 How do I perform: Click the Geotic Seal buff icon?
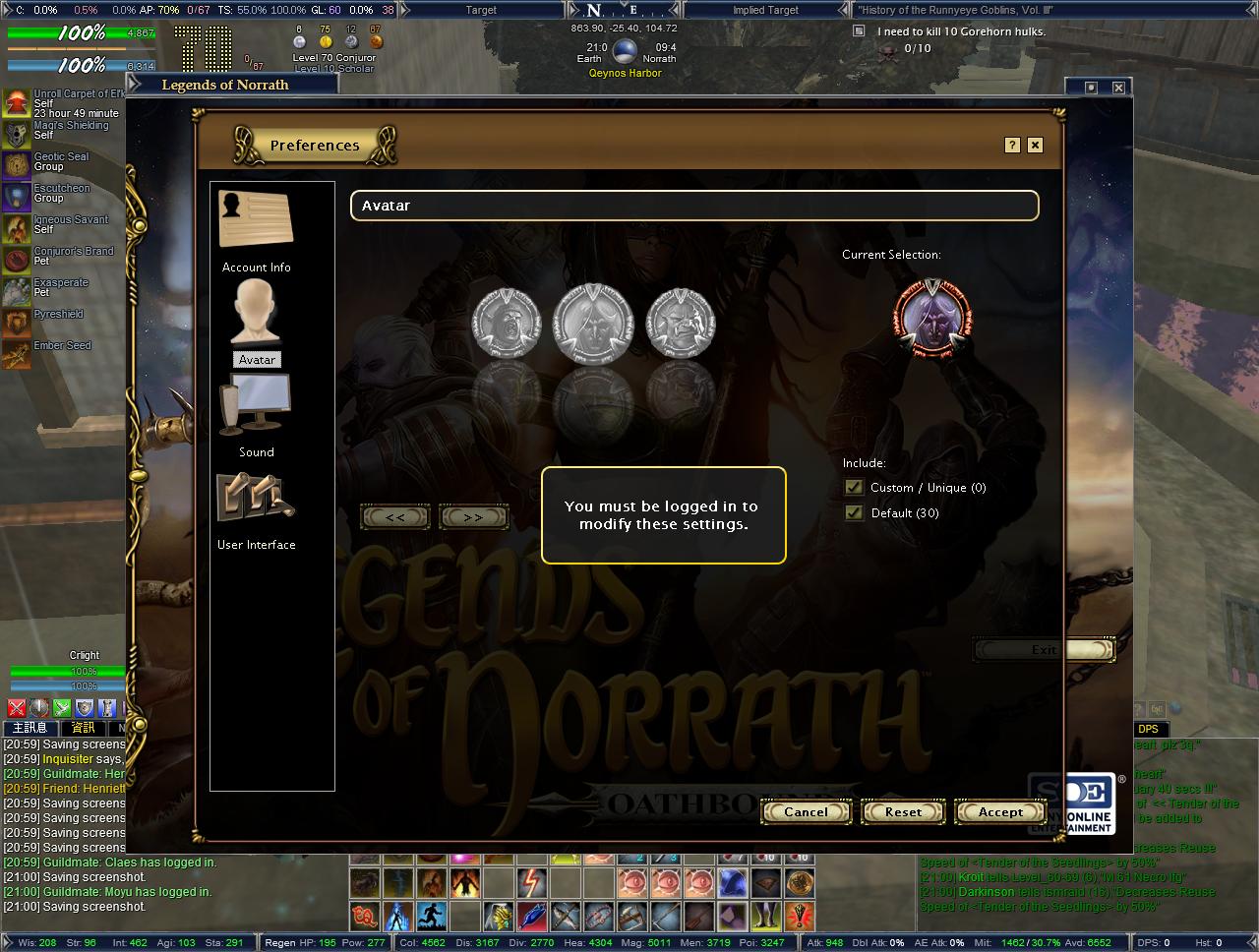[x=17, y=164]
